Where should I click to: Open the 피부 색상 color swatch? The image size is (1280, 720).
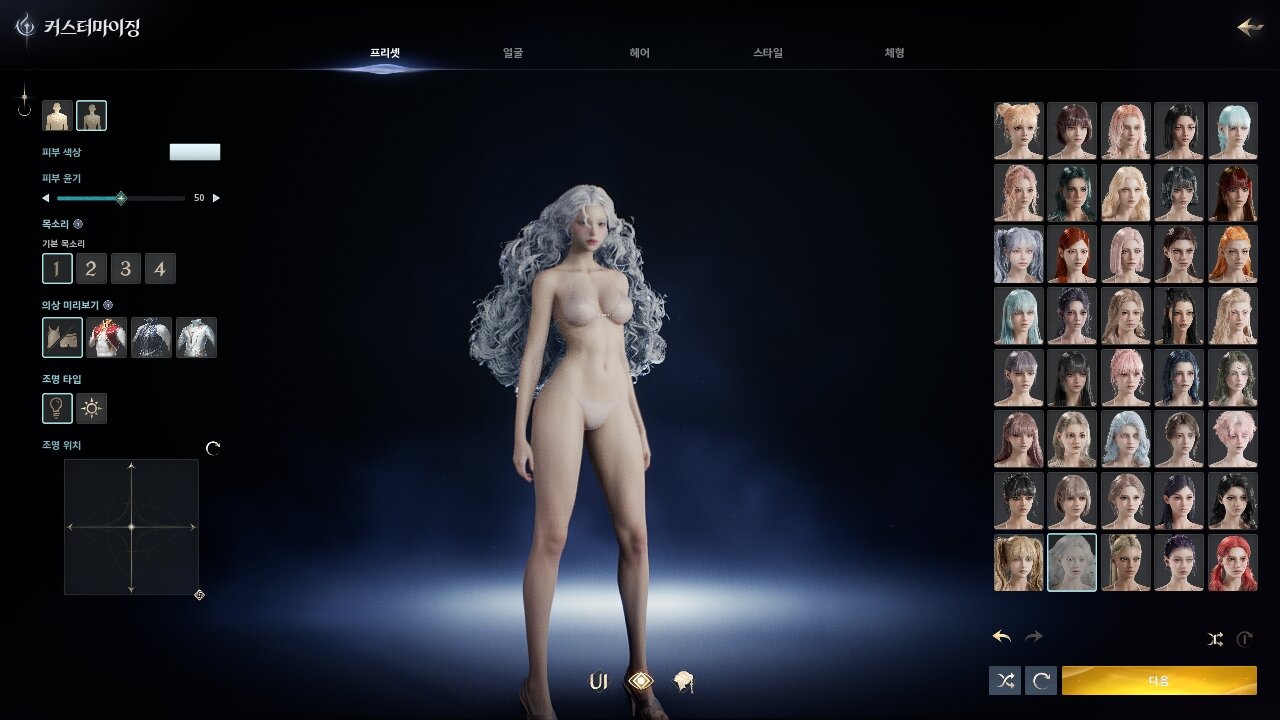coord(195,152)
